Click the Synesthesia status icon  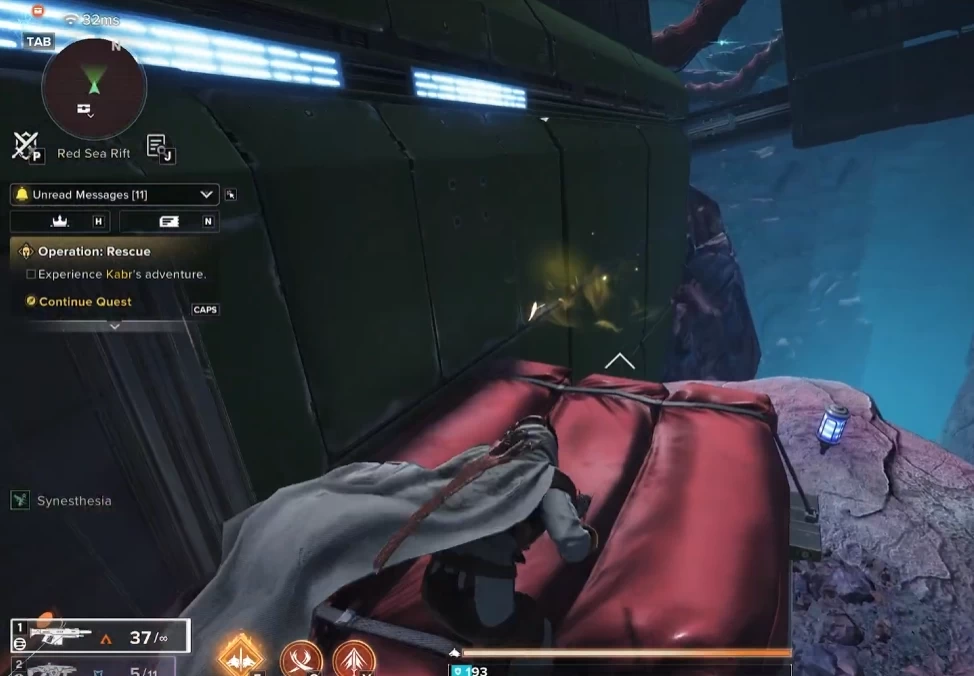tap(20, 500)
